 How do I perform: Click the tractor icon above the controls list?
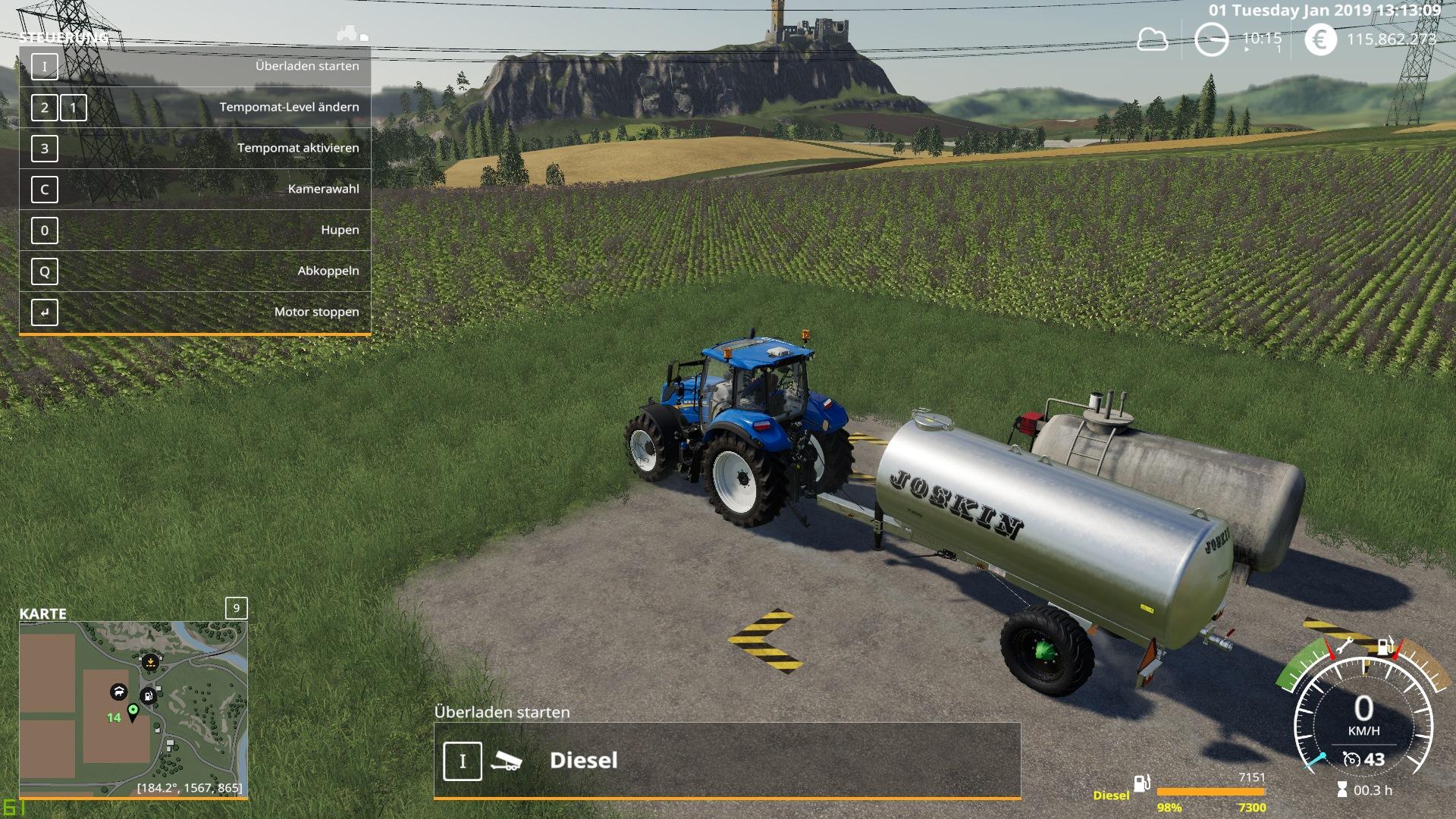click(350, 34)
